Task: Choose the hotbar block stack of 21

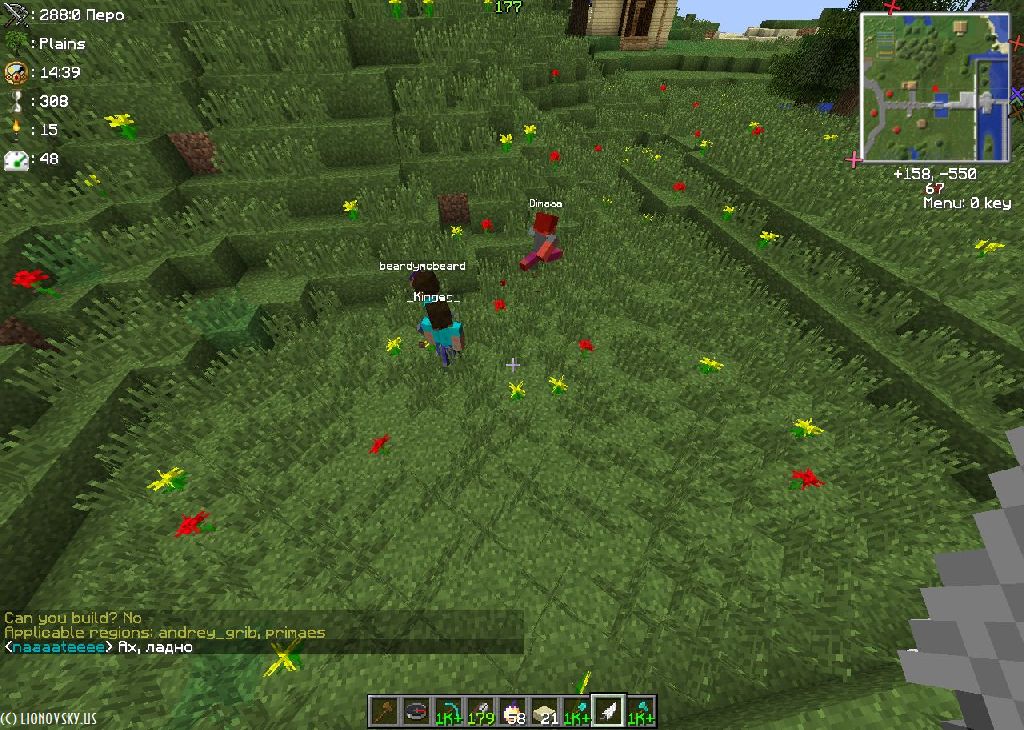Action: pyautogui.click(x=545, y=711)
